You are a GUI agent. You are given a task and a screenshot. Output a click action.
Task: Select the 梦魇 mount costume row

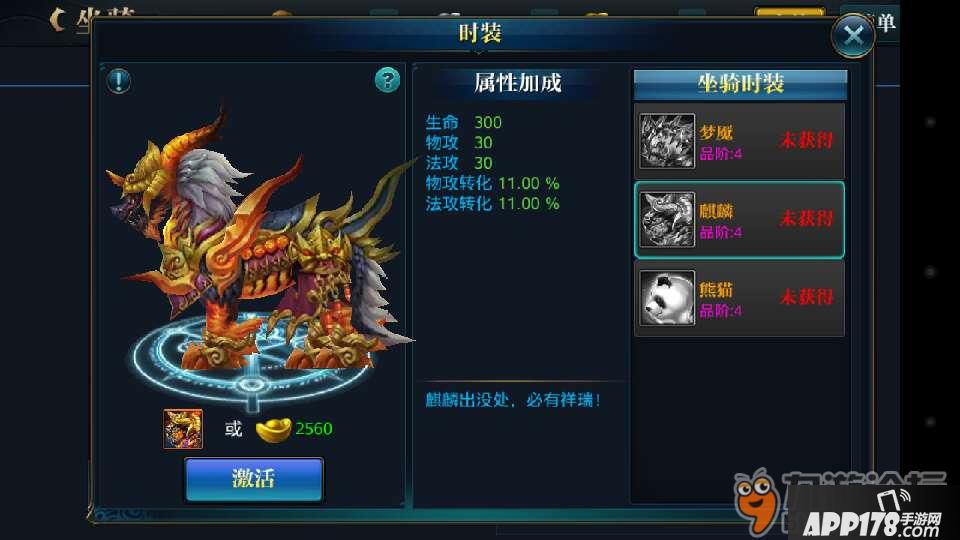pyautogui.click(x=739, y=141)
